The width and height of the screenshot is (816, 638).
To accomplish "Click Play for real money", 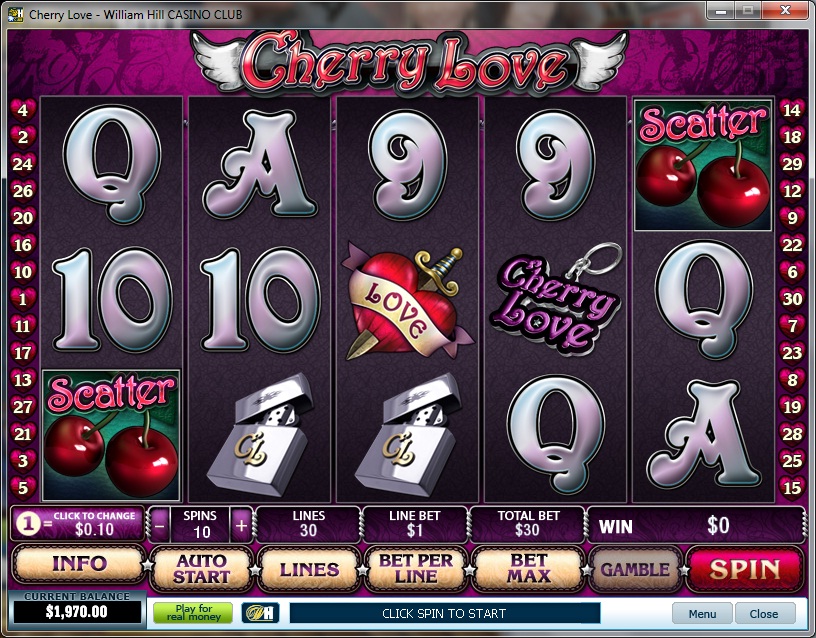I will tap(192, 613).
